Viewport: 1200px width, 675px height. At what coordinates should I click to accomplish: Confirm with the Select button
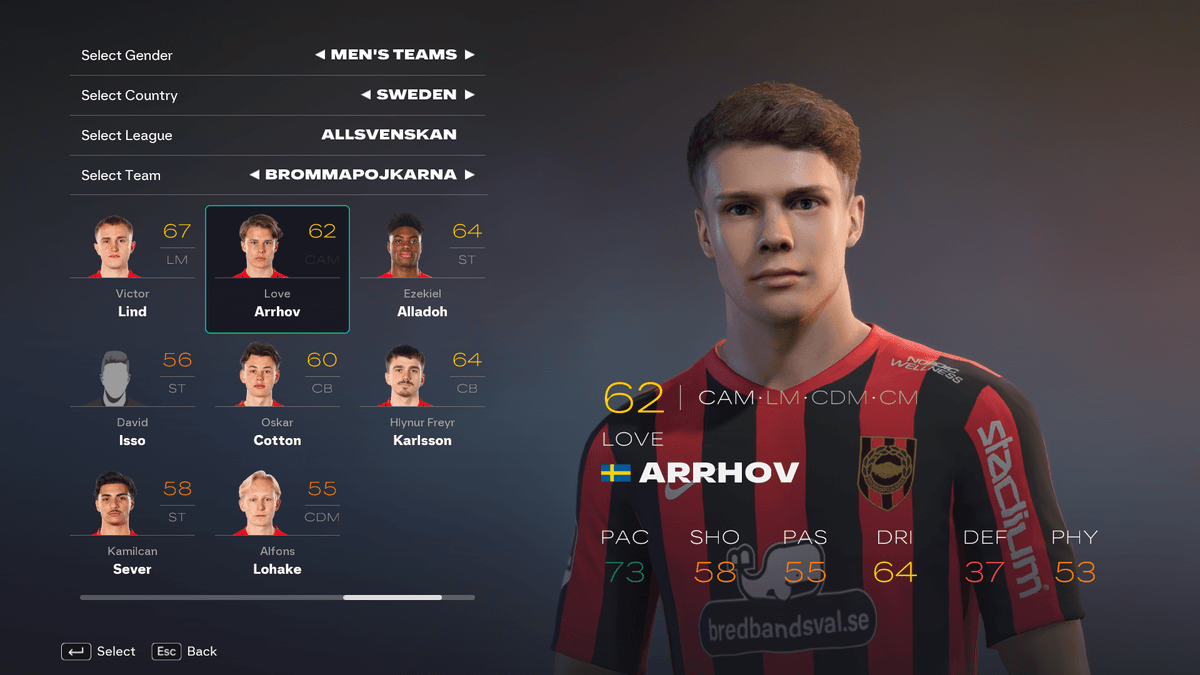(x=99, y=651)
